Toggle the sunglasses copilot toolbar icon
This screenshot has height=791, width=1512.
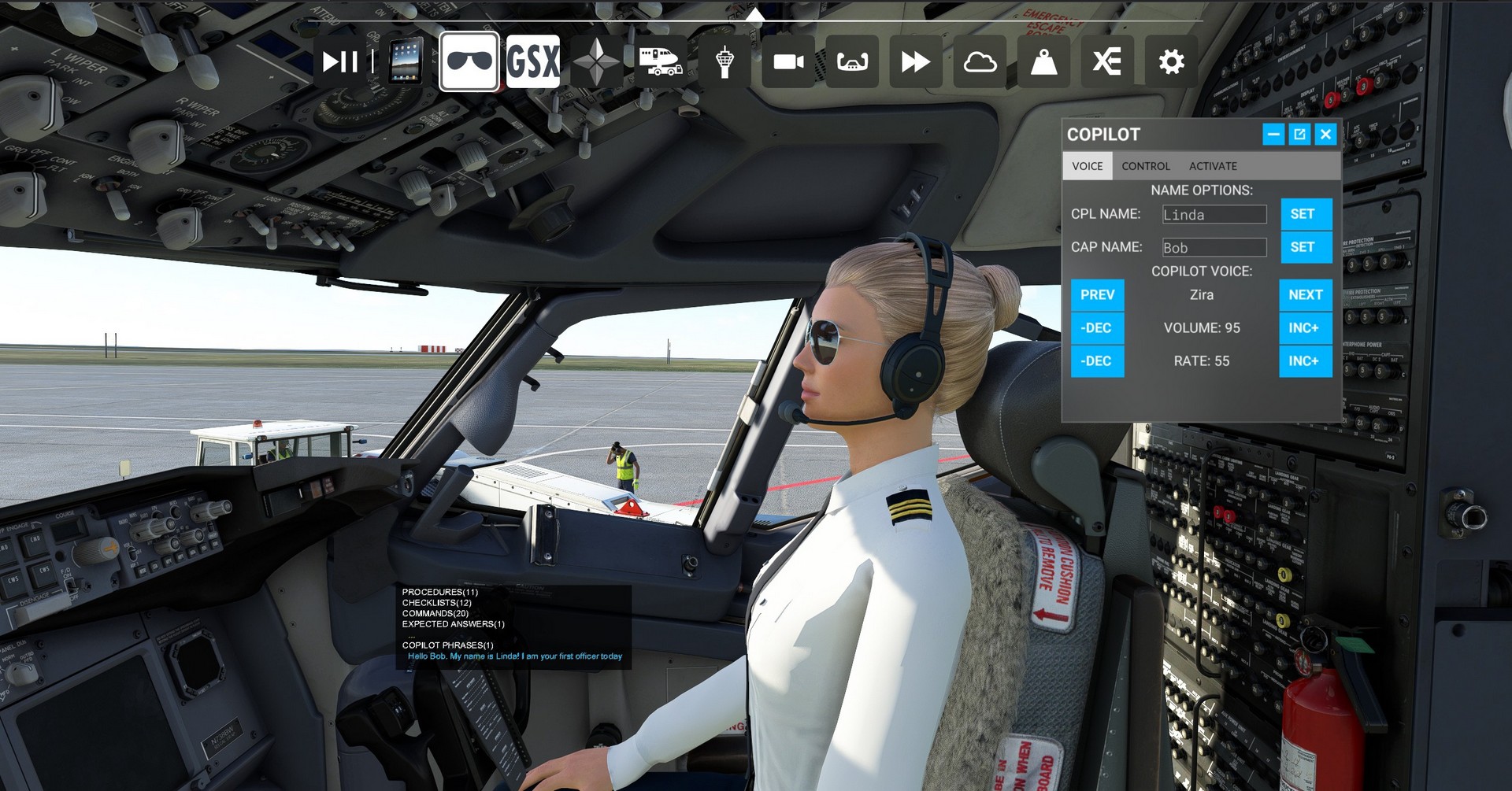pyautogui.click(x=469, y=61)
